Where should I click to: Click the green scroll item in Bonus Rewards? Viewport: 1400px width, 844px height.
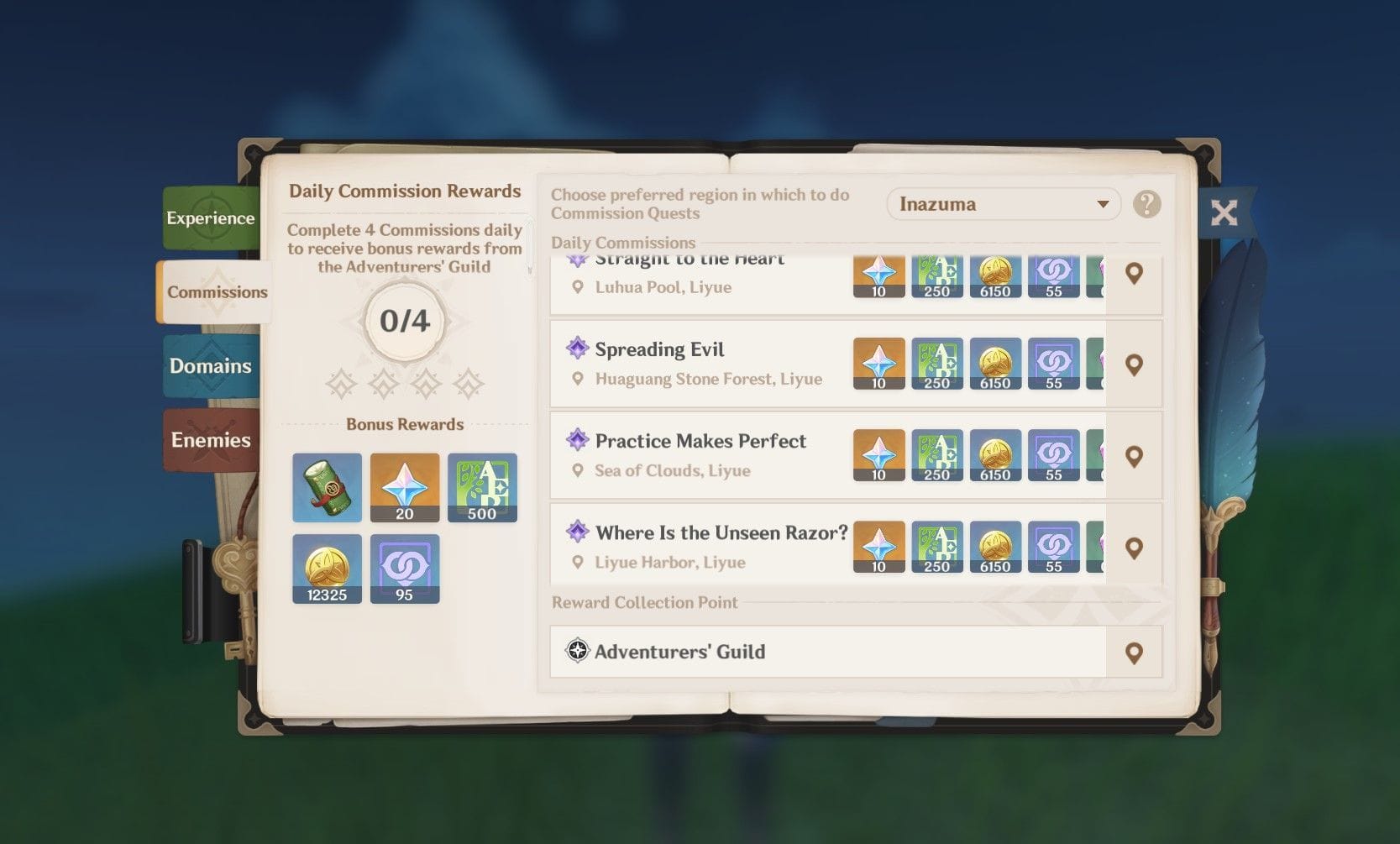pyautogui.click(x=327, y=487)
